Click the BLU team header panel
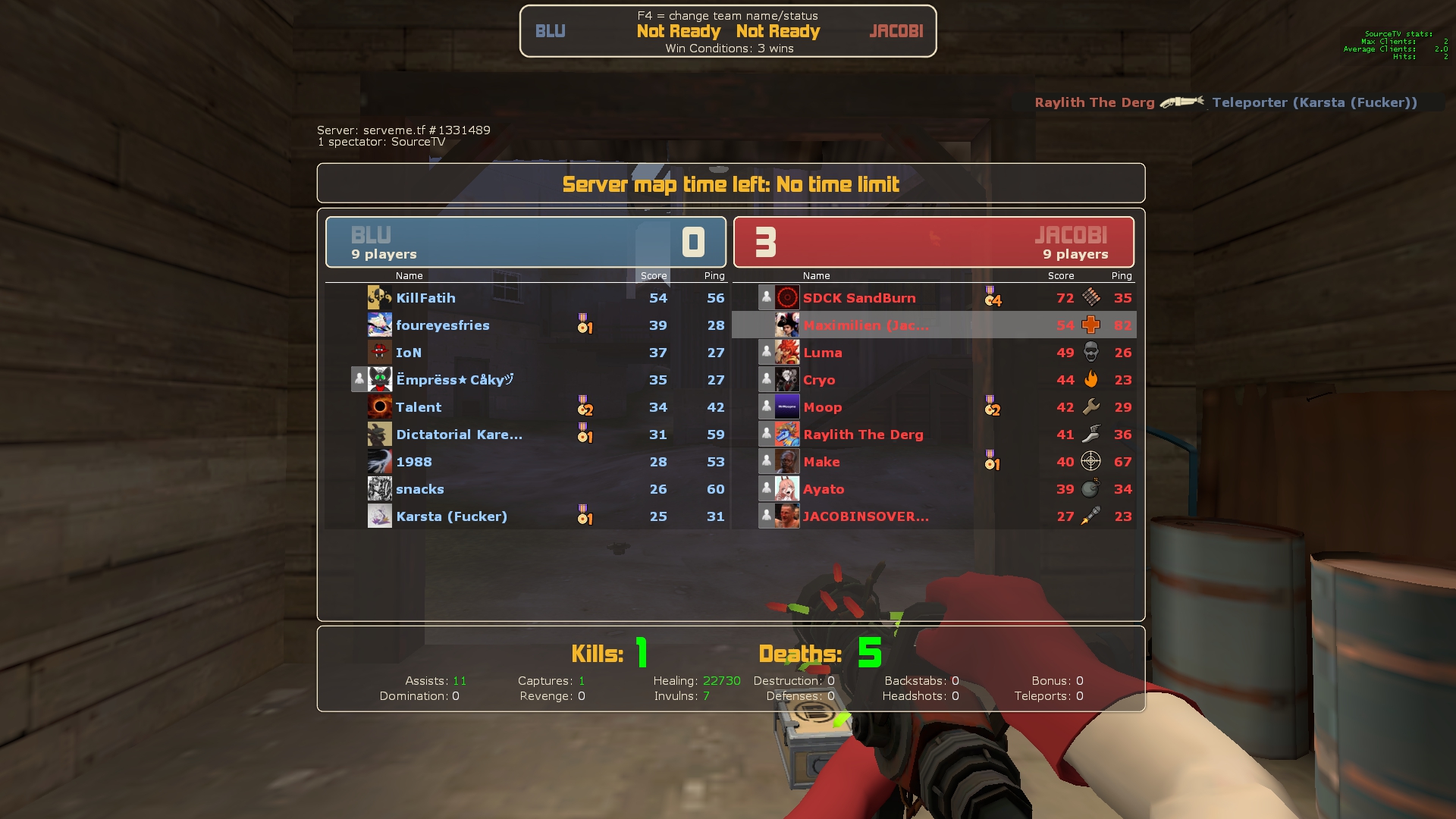1456x819 pixels. click(526, 242)
